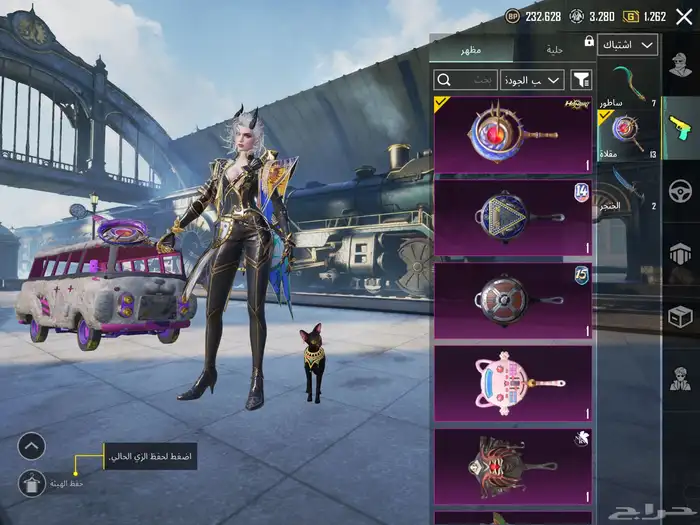Open the pistol weapons category
This screenshot has width=700, height=525.
pyautogui.click(x=680, y=126)
